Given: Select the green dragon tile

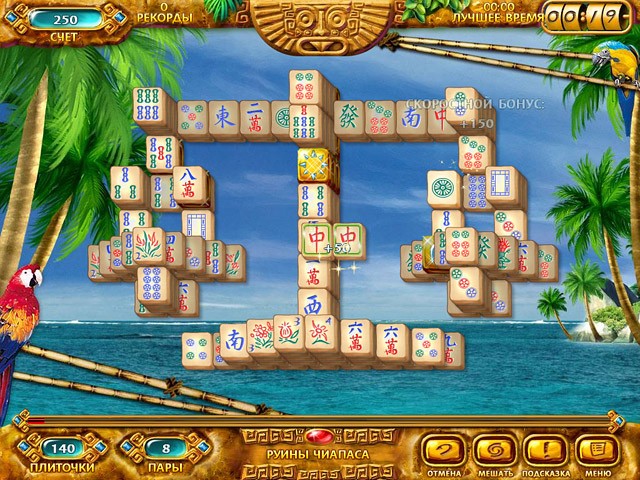Looking at the screenshot, I should click(347, 117).
